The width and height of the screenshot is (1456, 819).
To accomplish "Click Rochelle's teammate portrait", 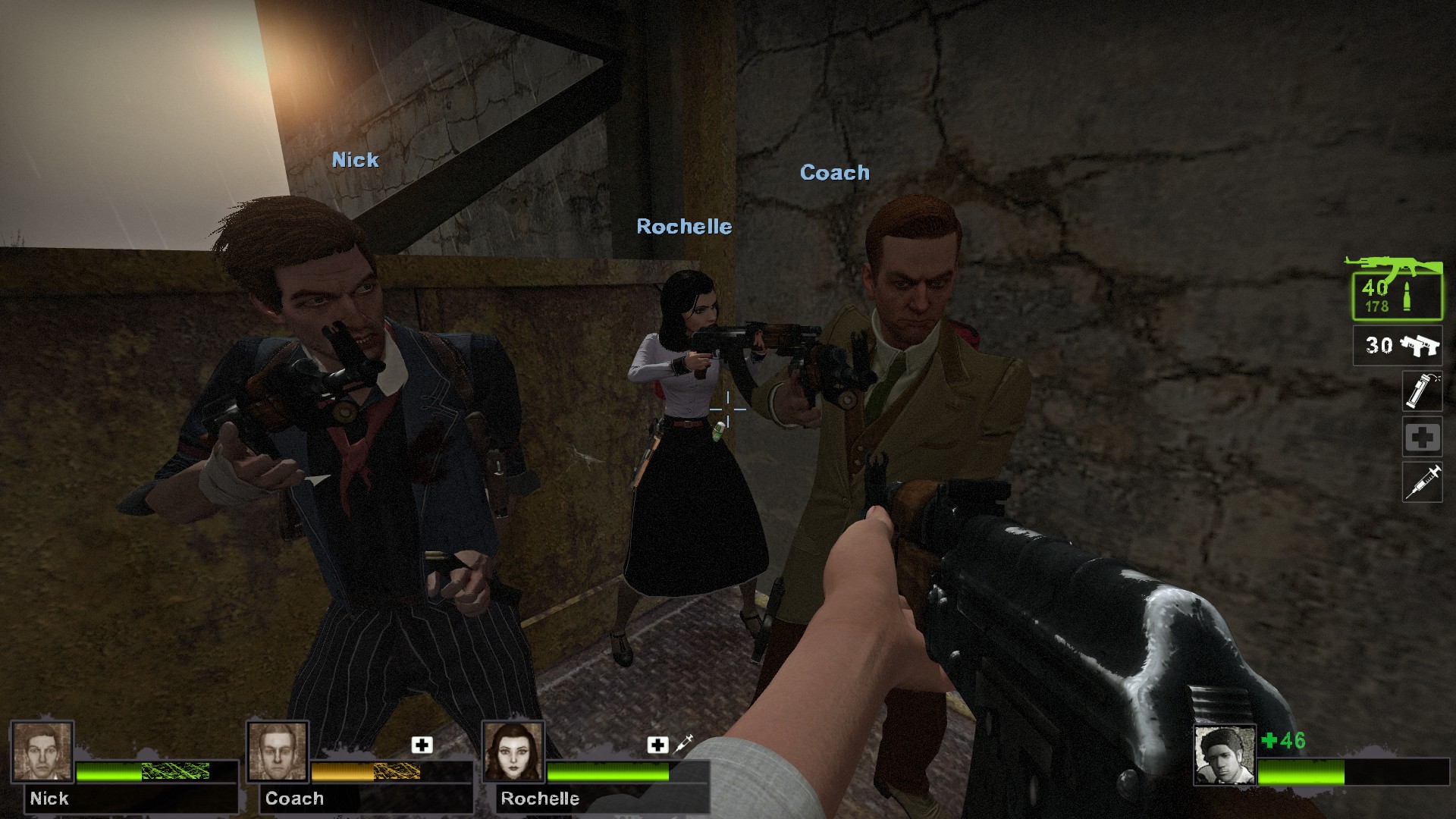I will pos(513,752).
